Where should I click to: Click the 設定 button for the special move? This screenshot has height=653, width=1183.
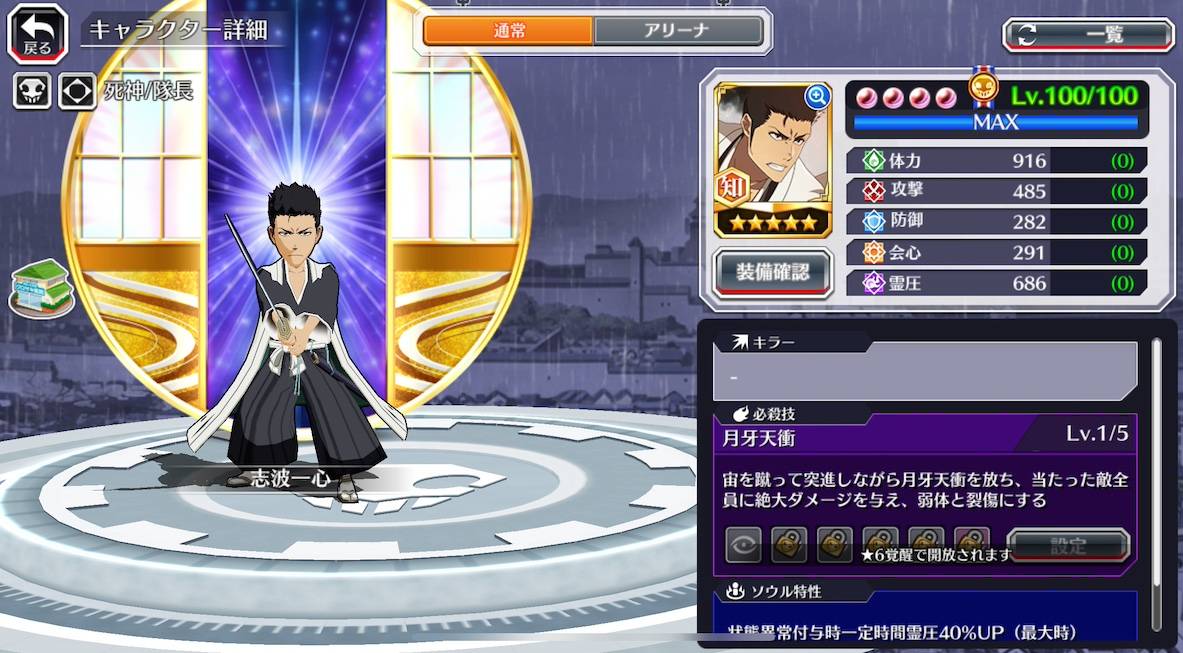pyautogui.click(x=1067, y=546)
